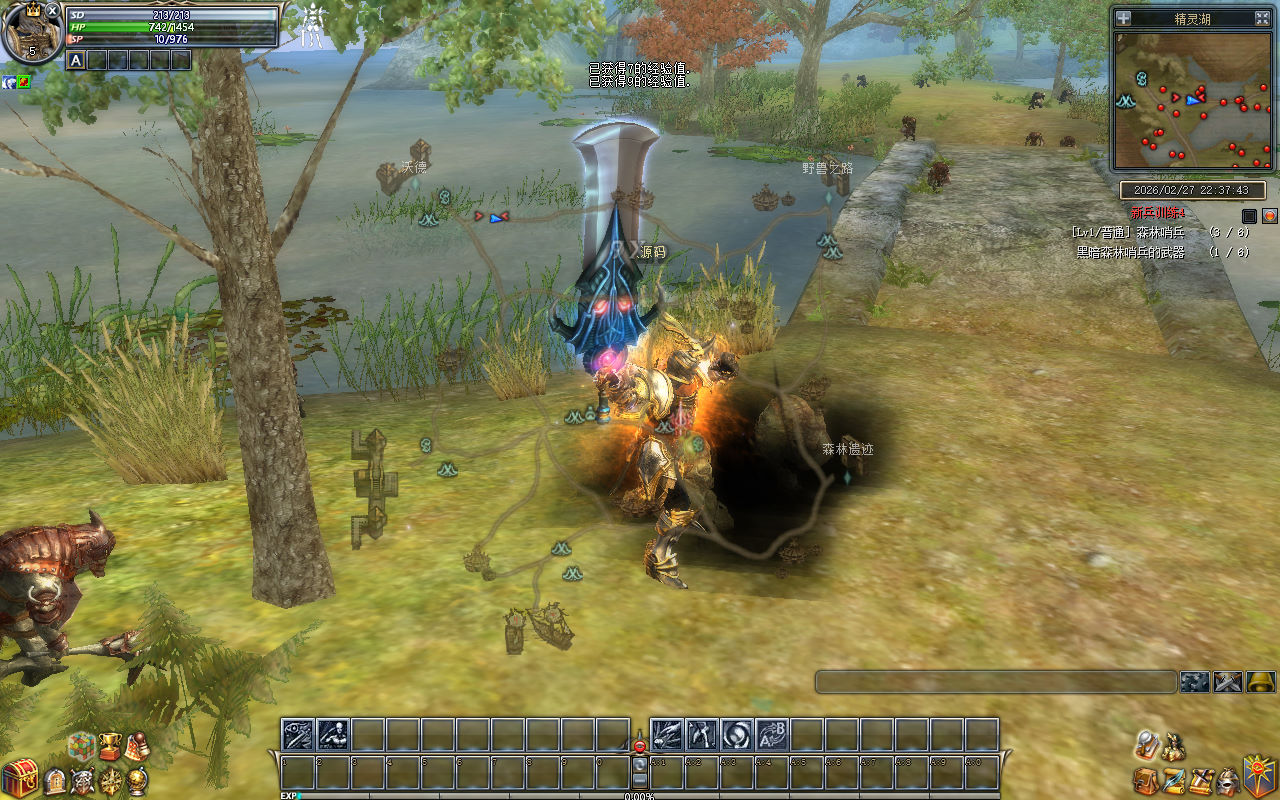
Task: Click the golden globe icon
Action: click(x=137, y=781)
